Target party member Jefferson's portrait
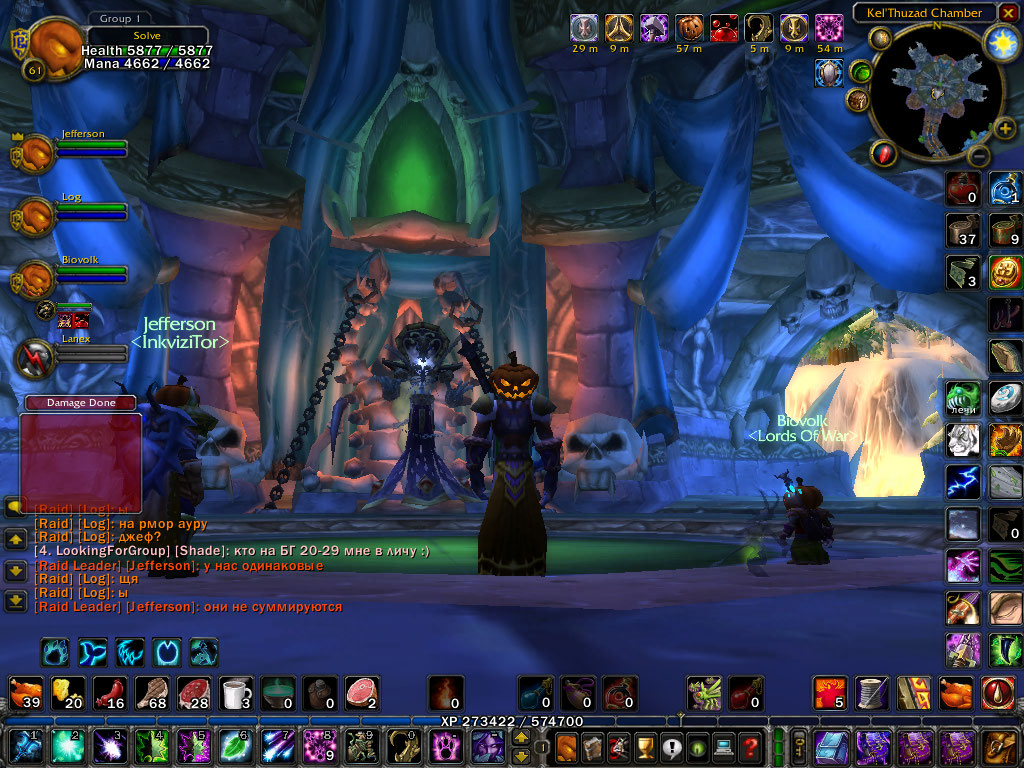Viewport: 1024px width, 768px height. [x=37, y=153]
